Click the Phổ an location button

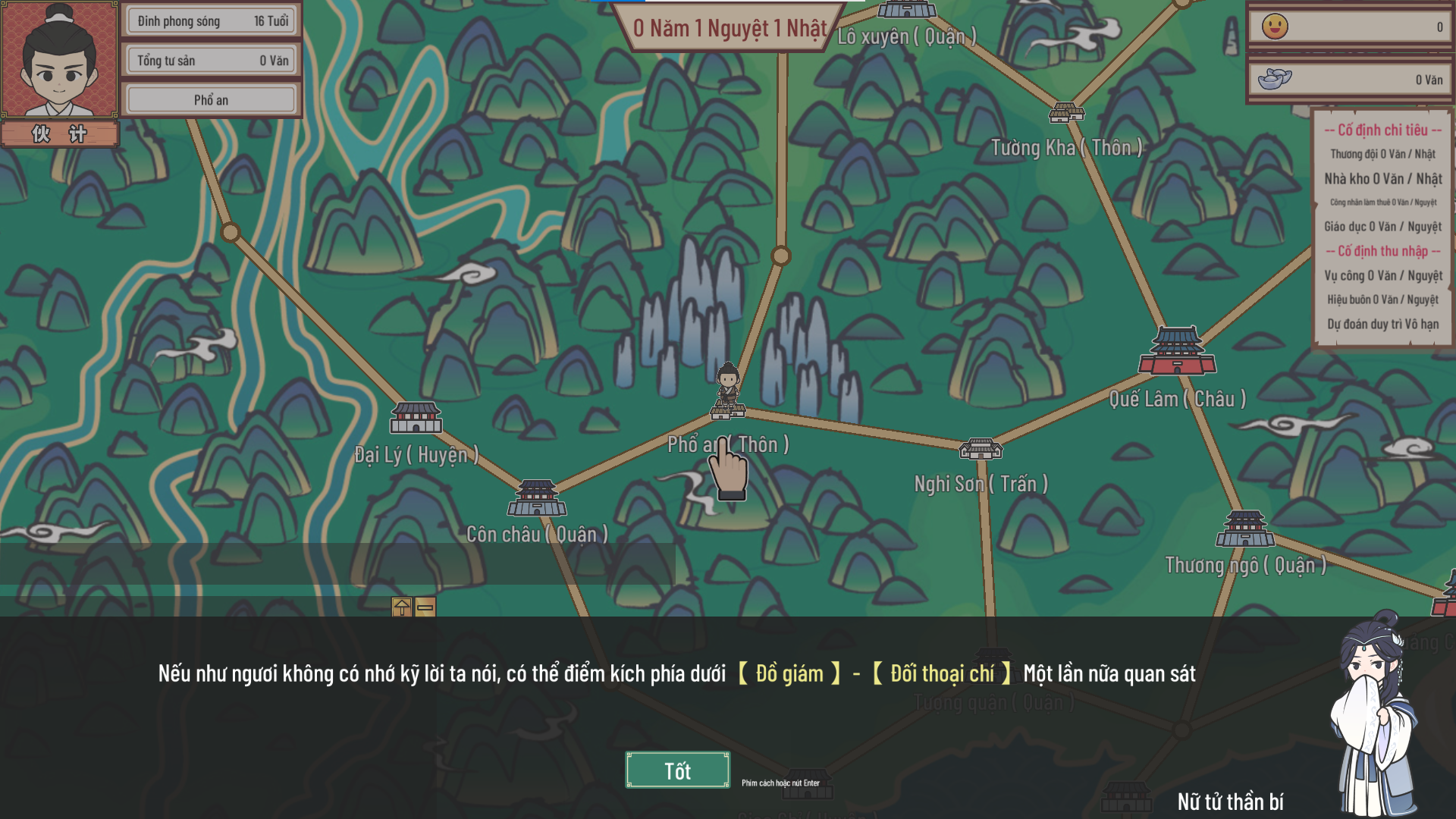[x=211, y=100]
